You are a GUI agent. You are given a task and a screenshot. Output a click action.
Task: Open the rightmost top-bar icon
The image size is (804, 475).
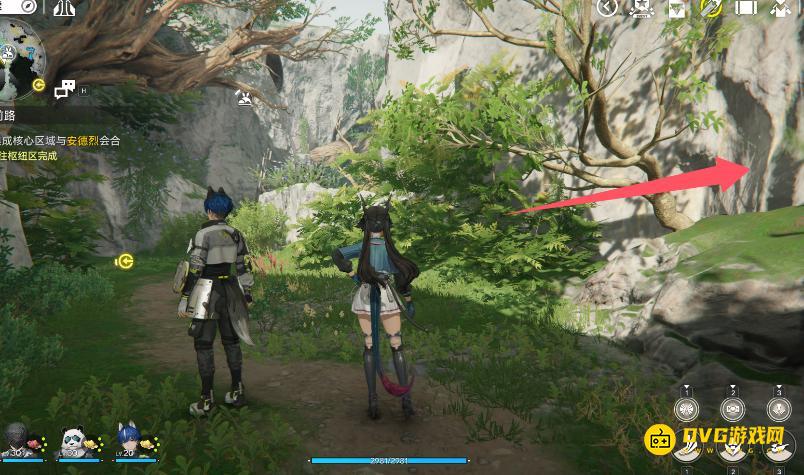point(780,9)
